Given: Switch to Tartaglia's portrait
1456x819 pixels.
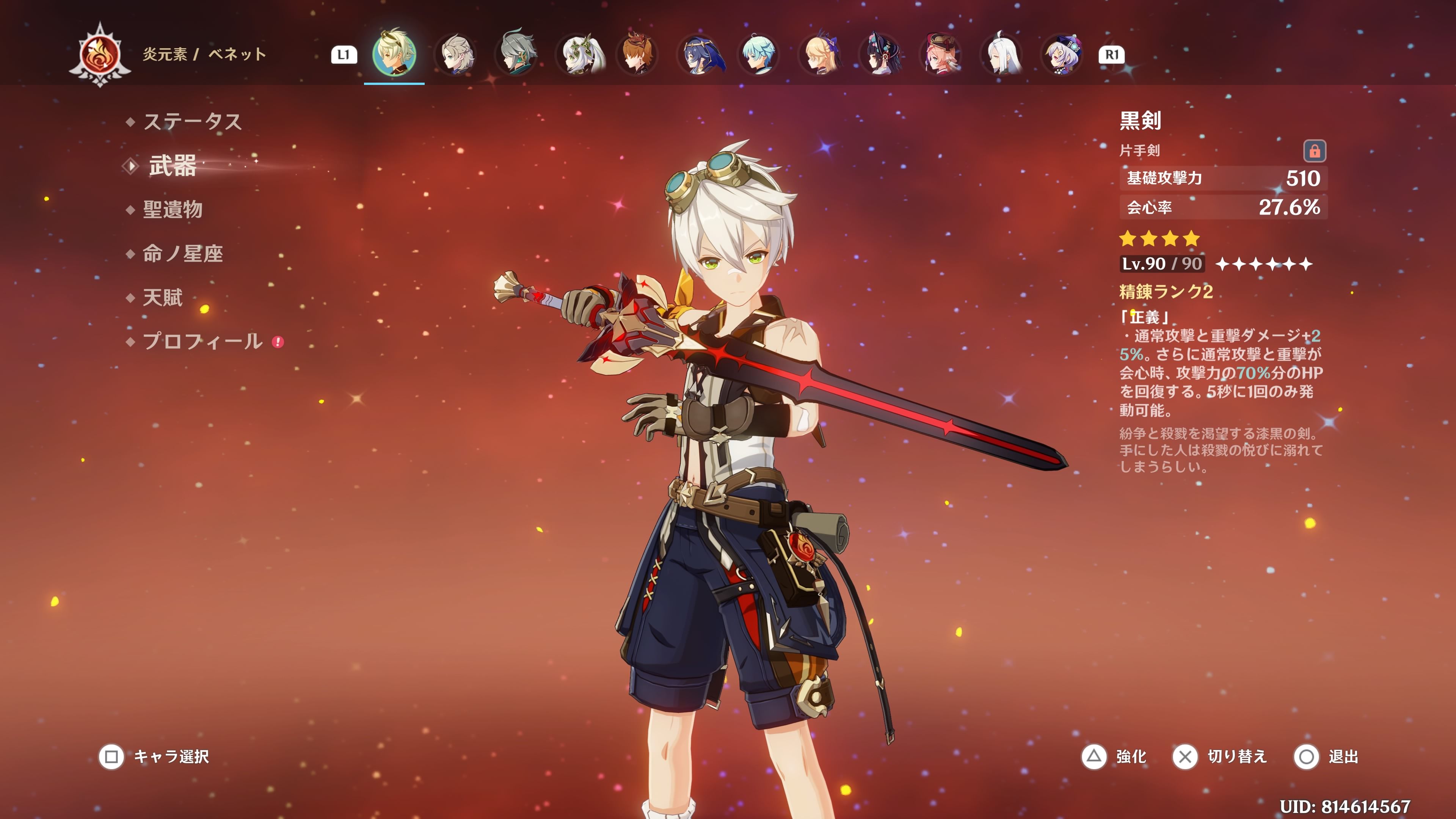Looking at the screenshot, I should tap(637, 55).
